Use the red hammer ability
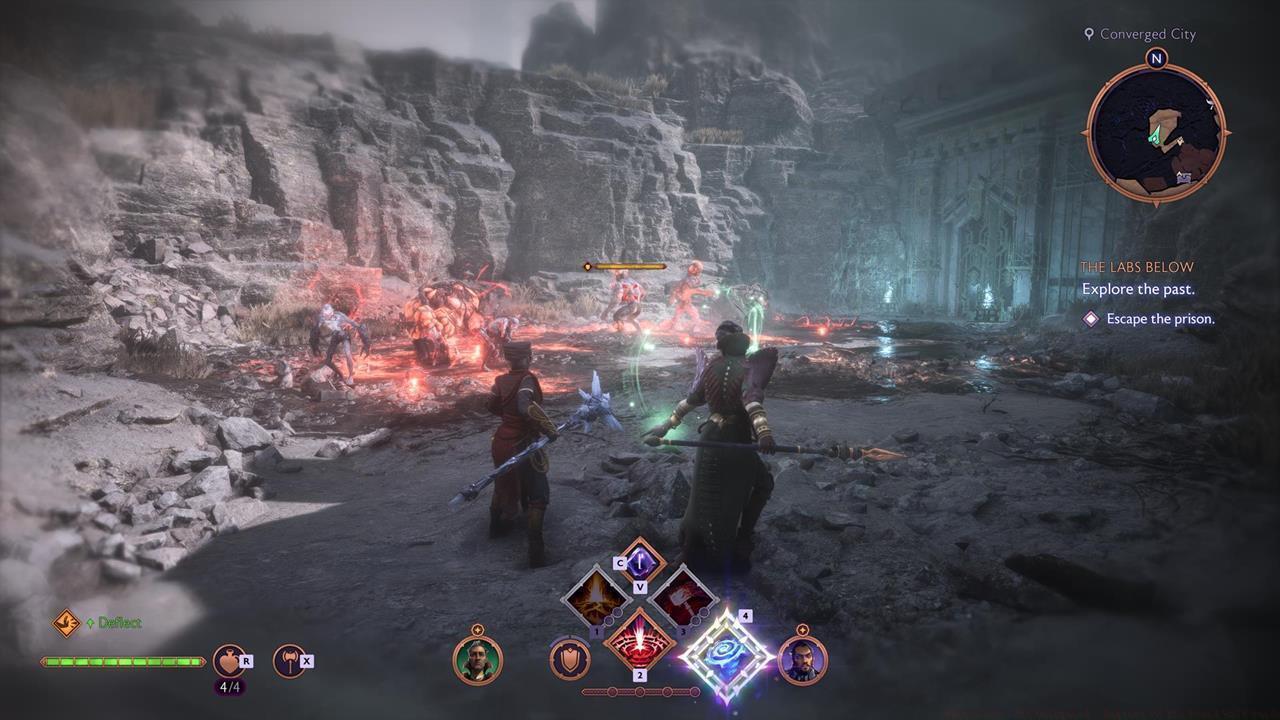Screen dimensions: 1280x720 [x=683, y=597]
